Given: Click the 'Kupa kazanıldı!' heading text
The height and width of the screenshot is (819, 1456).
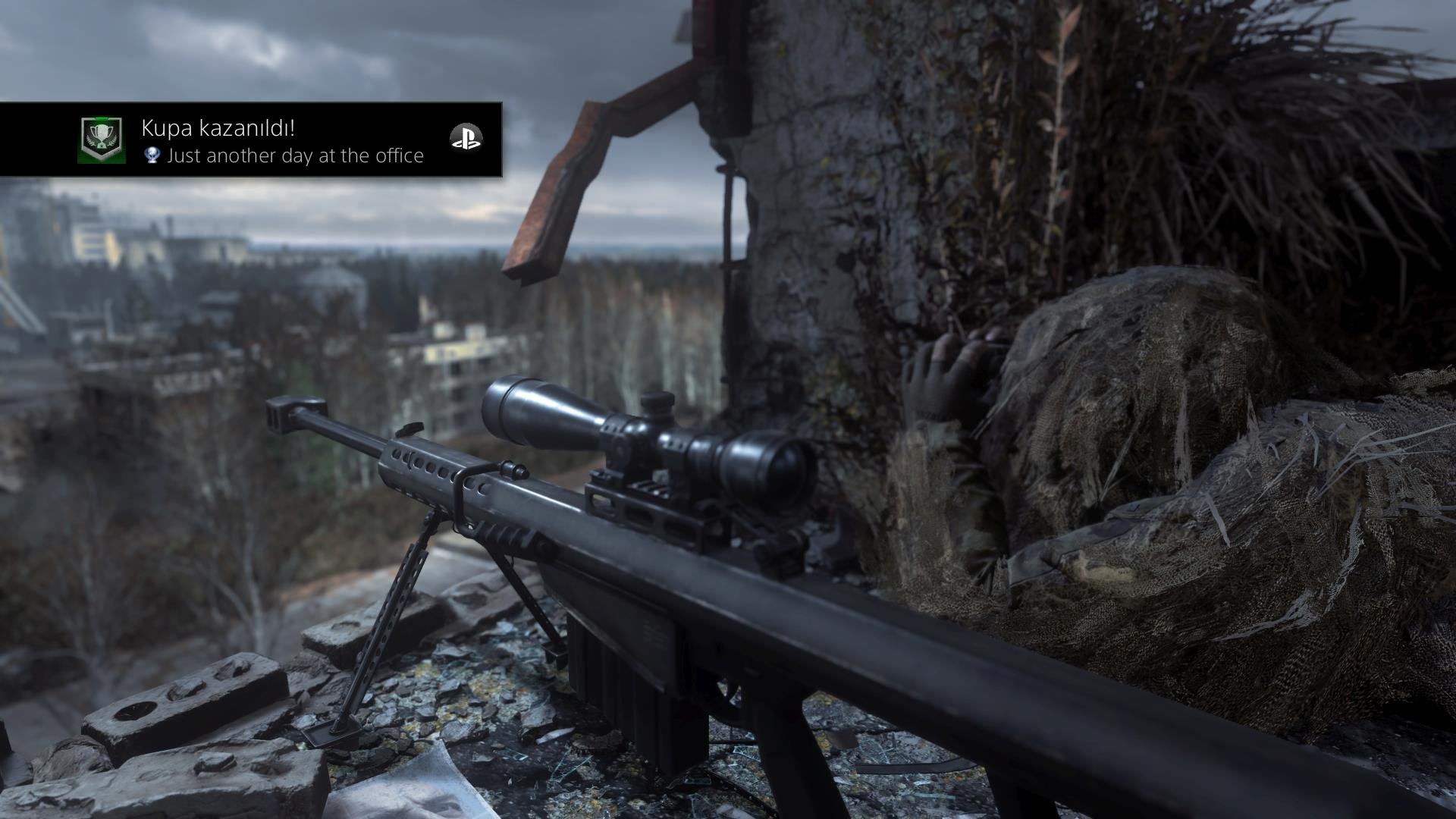Looking at the screenshot, I should 220,129.
